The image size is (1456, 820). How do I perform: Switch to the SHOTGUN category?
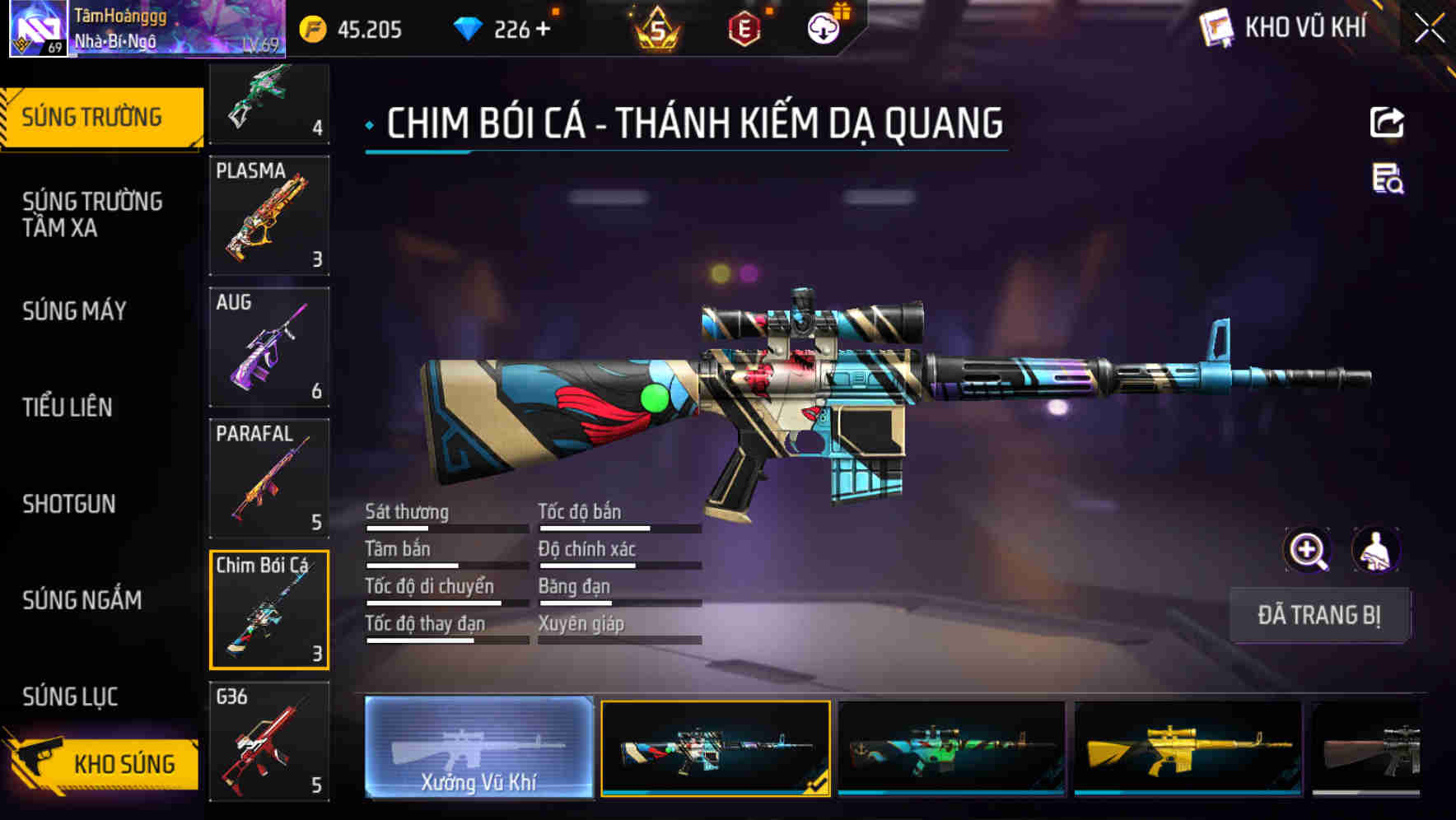coord(70,504)
